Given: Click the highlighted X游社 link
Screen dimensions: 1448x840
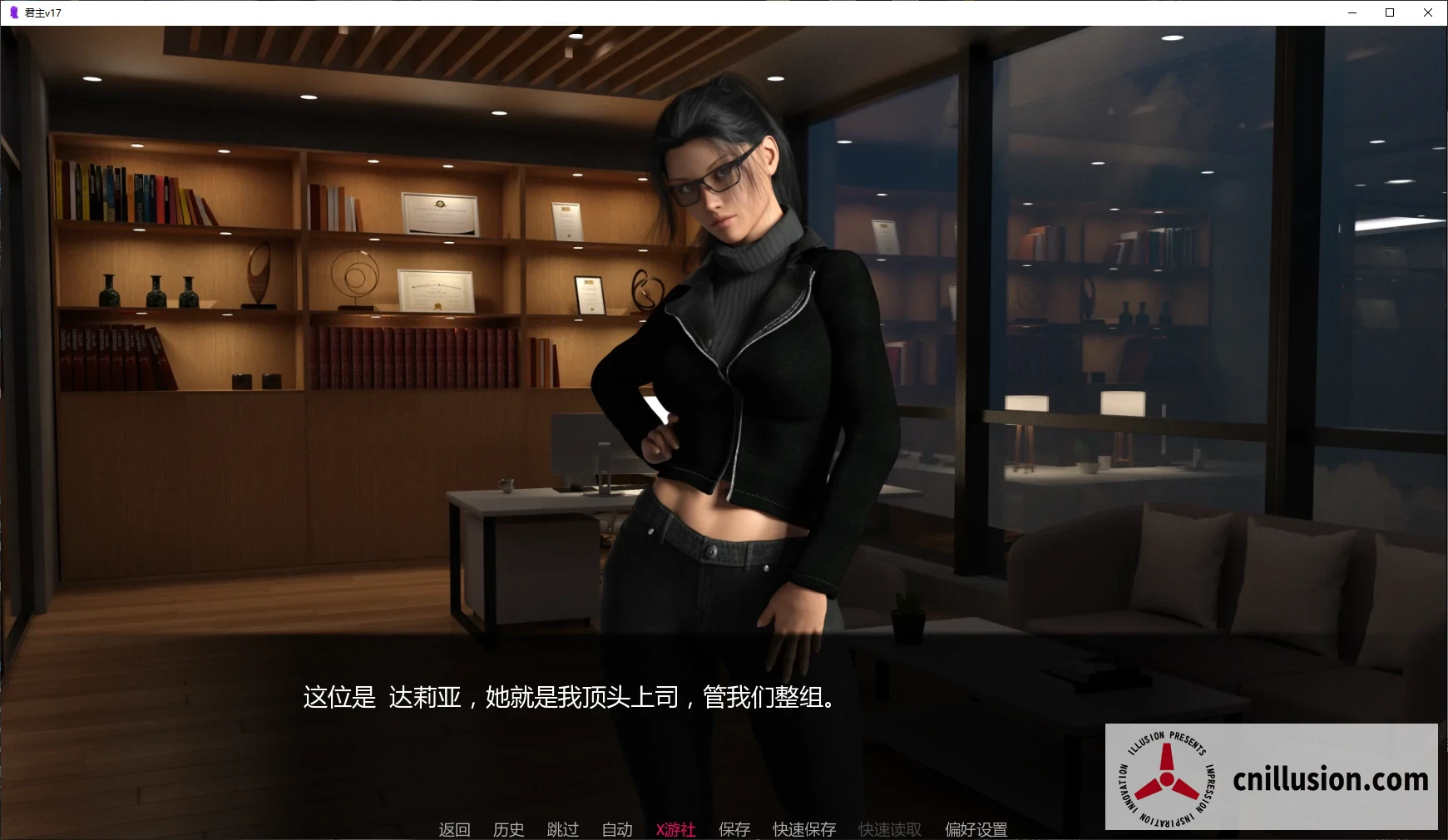Looking at the screenshot, I should pyautogui.click(x=675, y=829).
